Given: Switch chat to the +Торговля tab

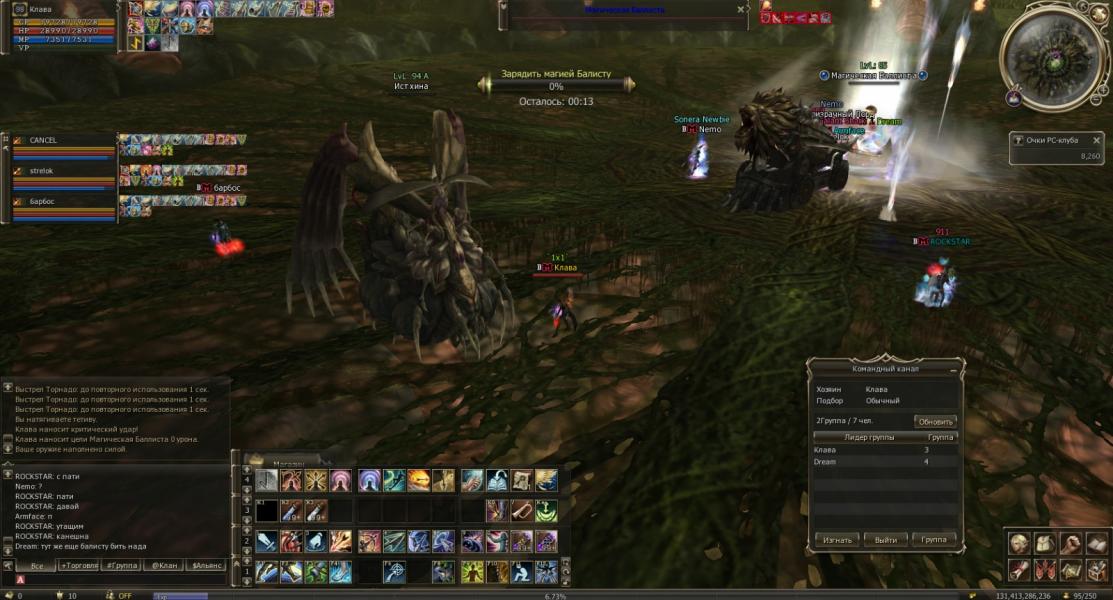Looking at the screenshot, I should (78, 566).
